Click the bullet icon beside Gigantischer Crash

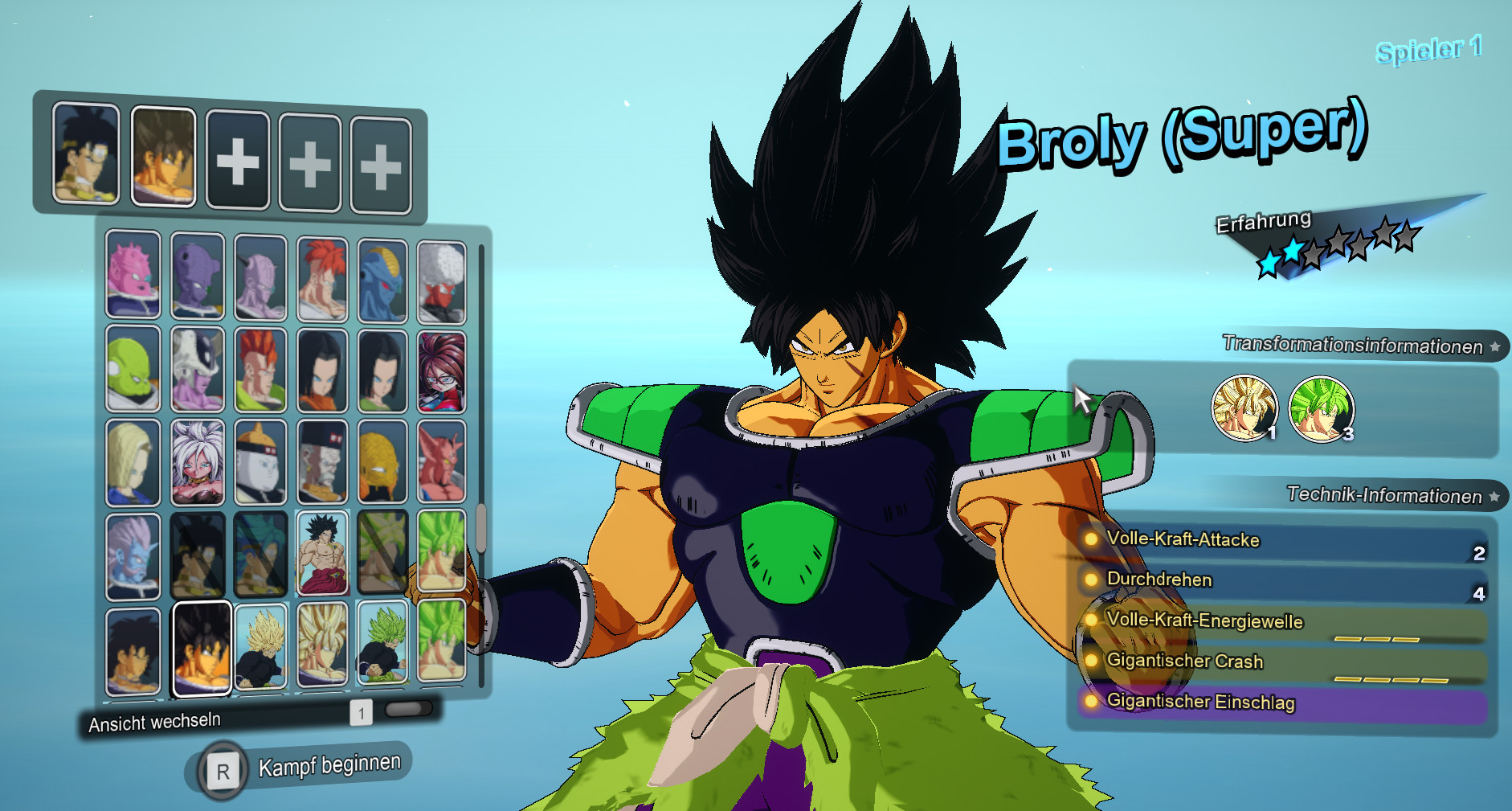(x=1091, y=661)
